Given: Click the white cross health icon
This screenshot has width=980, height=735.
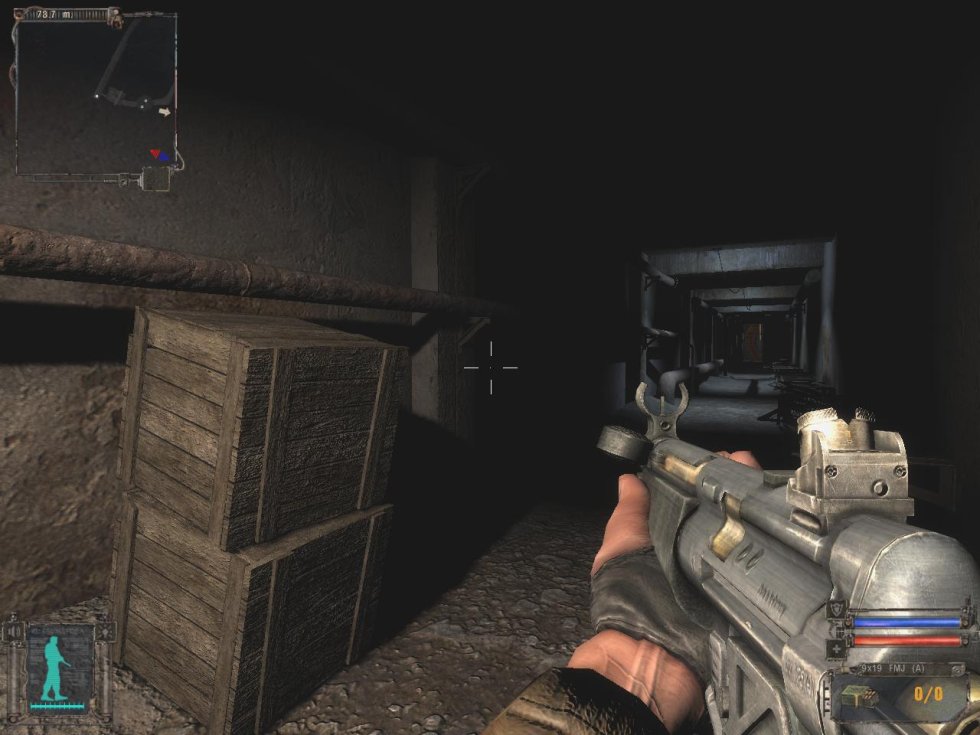Looking at the screenshot, I should (836, 646).
